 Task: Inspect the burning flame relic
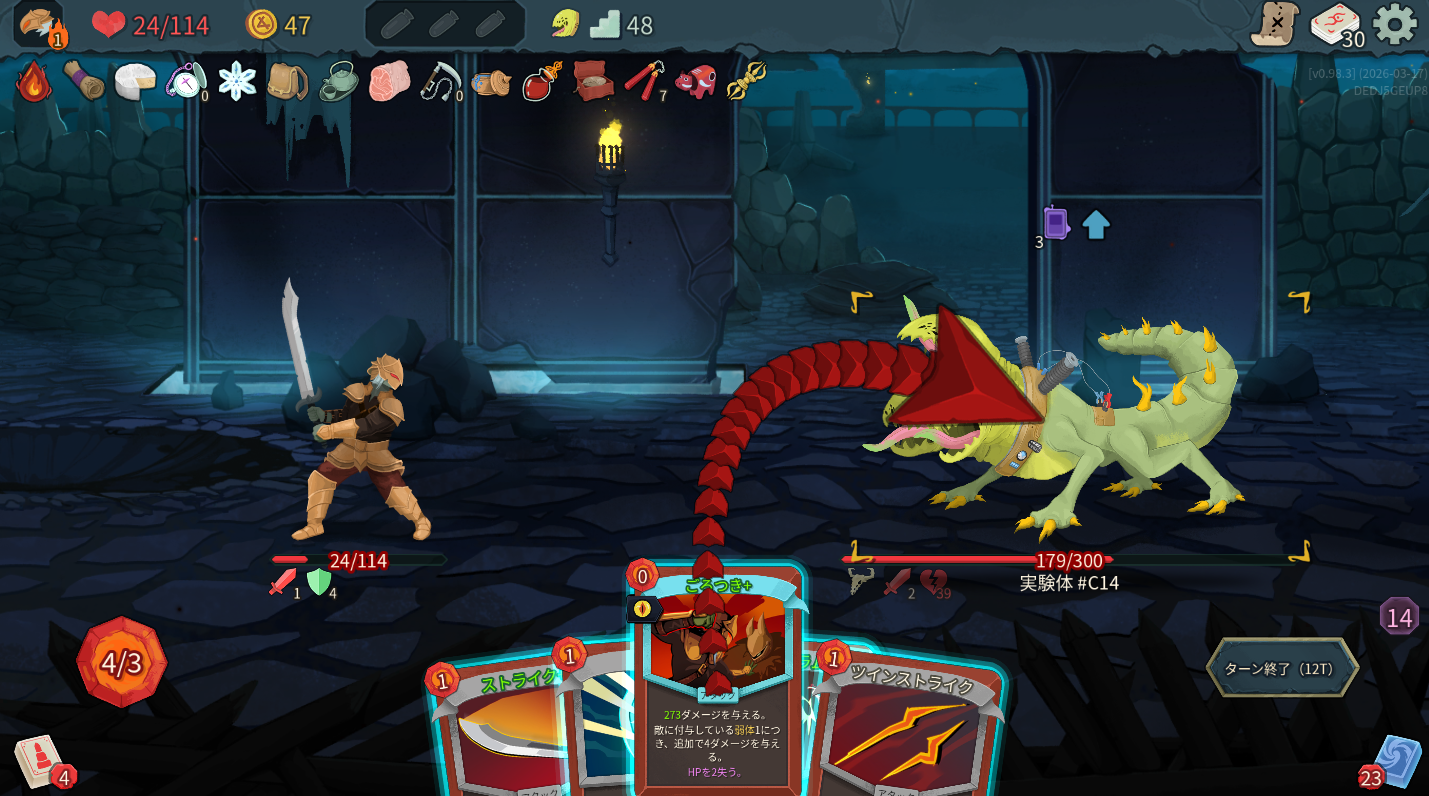(x=33, y=81)
